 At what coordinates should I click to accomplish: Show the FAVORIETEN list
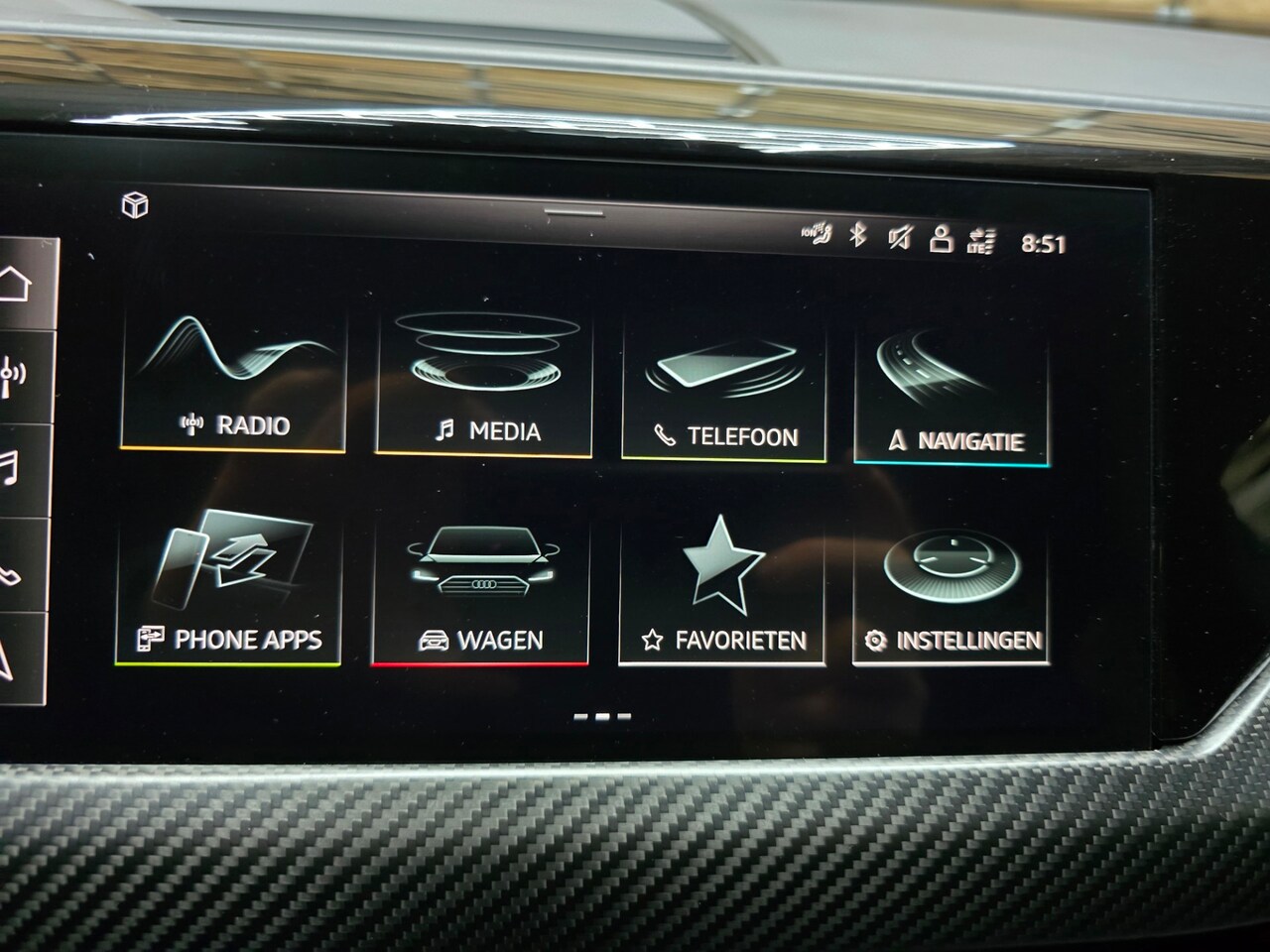coord(723,594)
